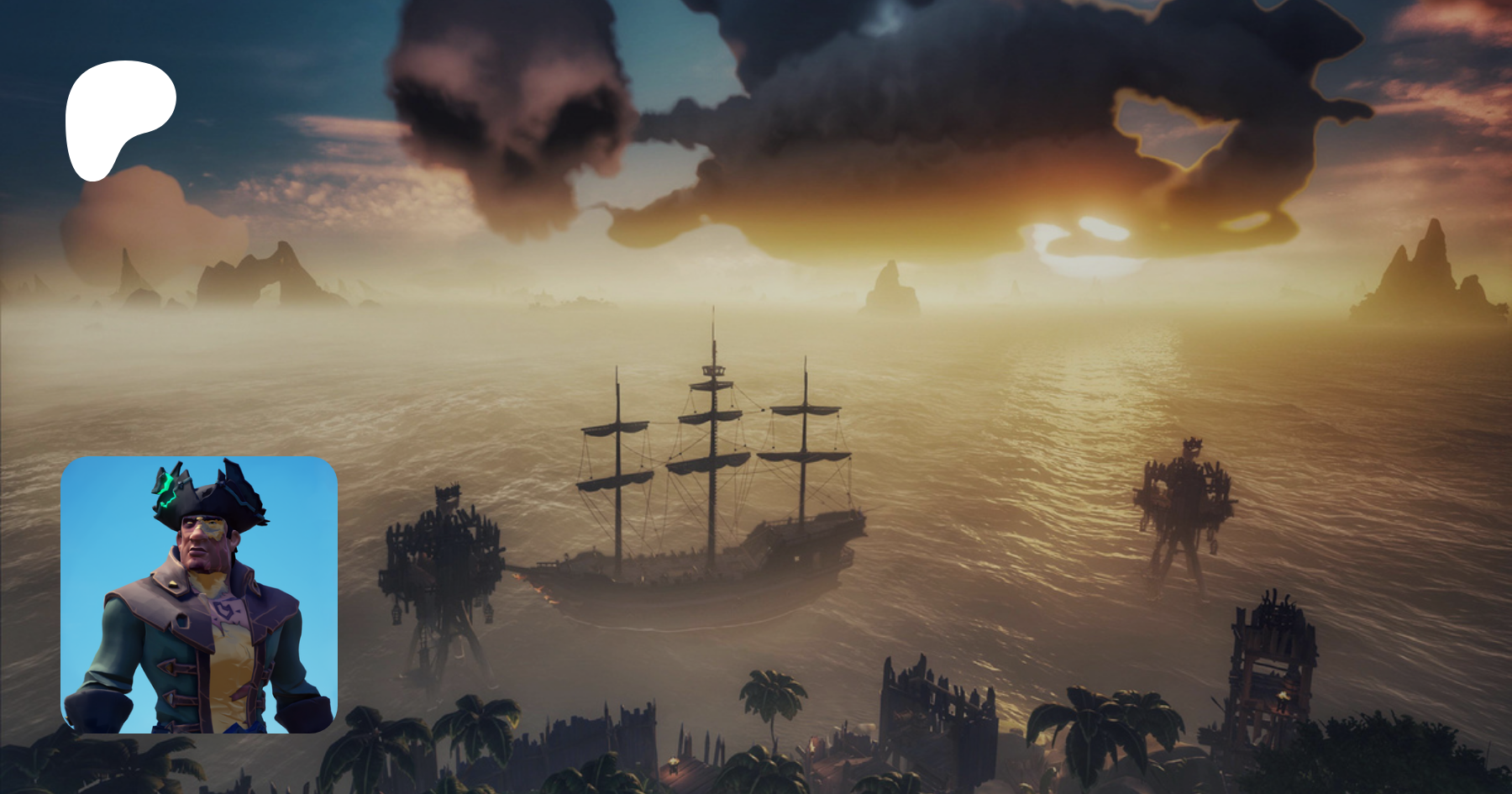The width and height of the screenshot is (1512, 794).
Task: Open the pirate captain avatar thumbnail
Action: coord(199,595)
